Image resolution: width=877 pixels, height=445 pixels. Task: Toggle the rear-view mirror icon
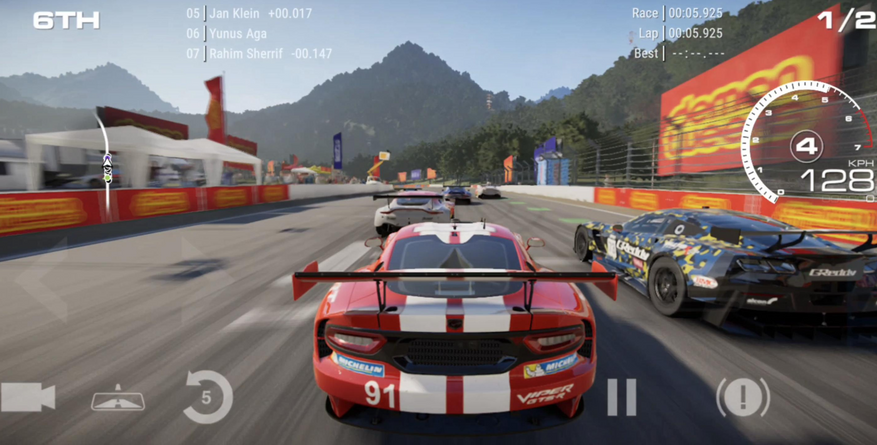tap(118, 399)
